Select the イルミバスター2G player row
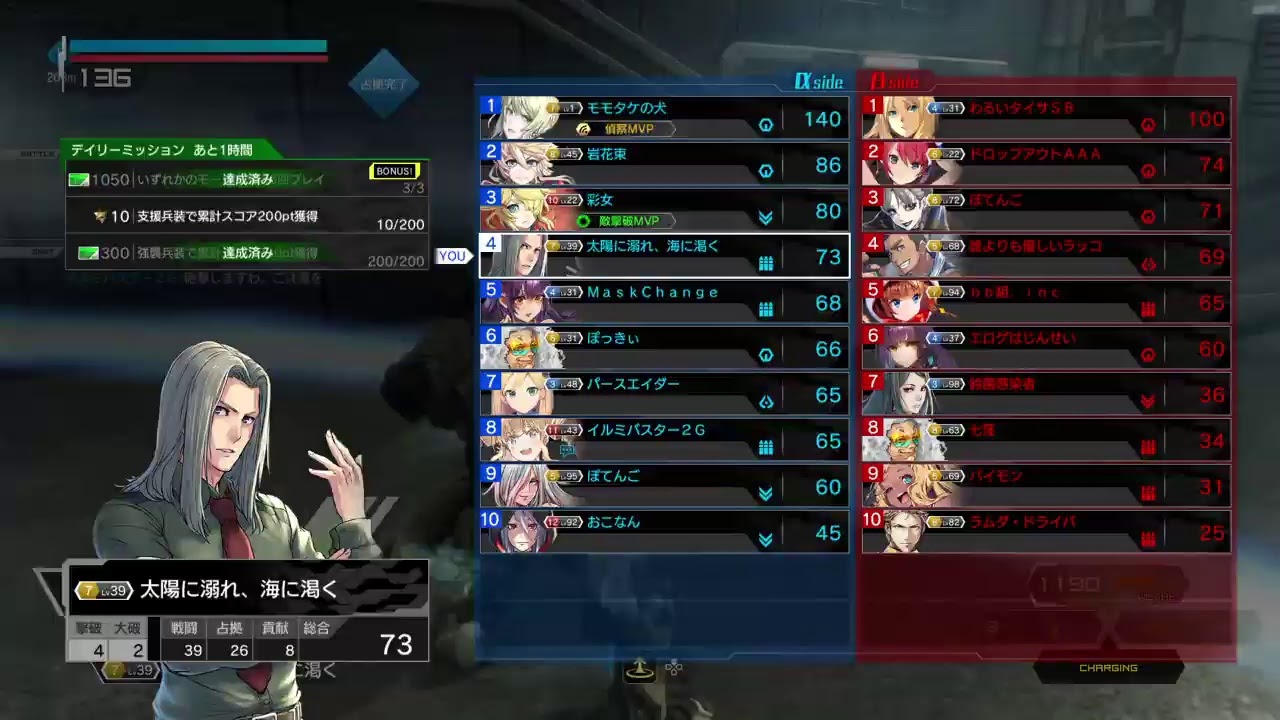 pyautogui.click(x=664, y=440)
